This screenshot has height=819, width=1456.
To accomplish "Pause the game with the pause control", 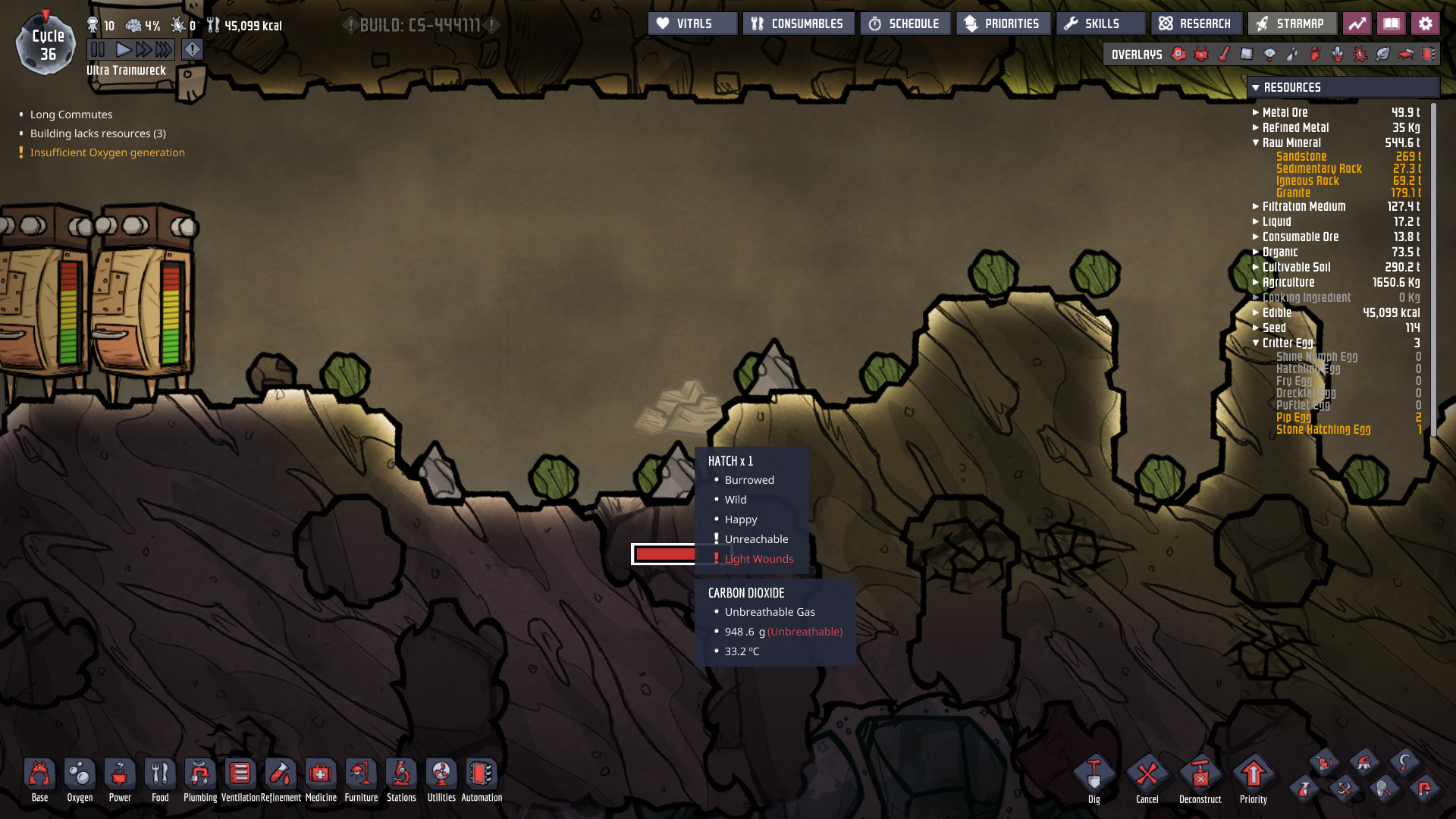I will tap(97, 49).
